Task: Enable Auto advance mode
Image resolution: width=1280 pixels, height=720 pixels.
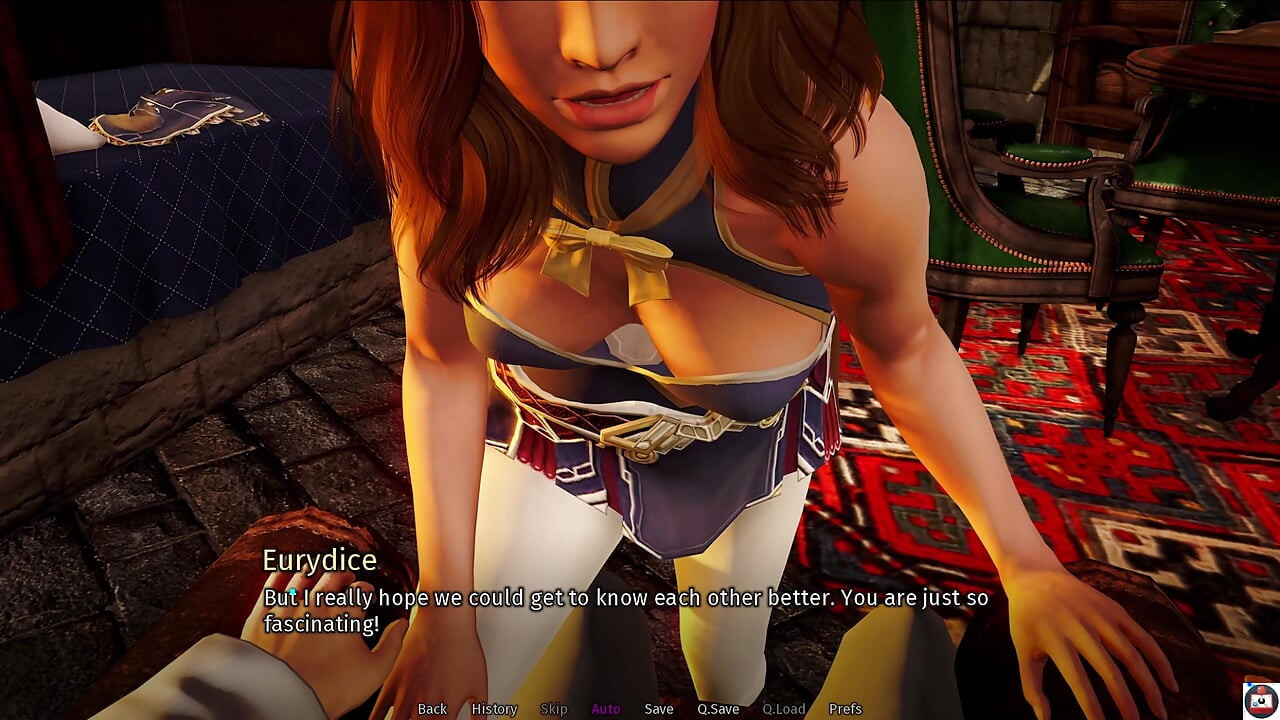Action: [606, 709]
